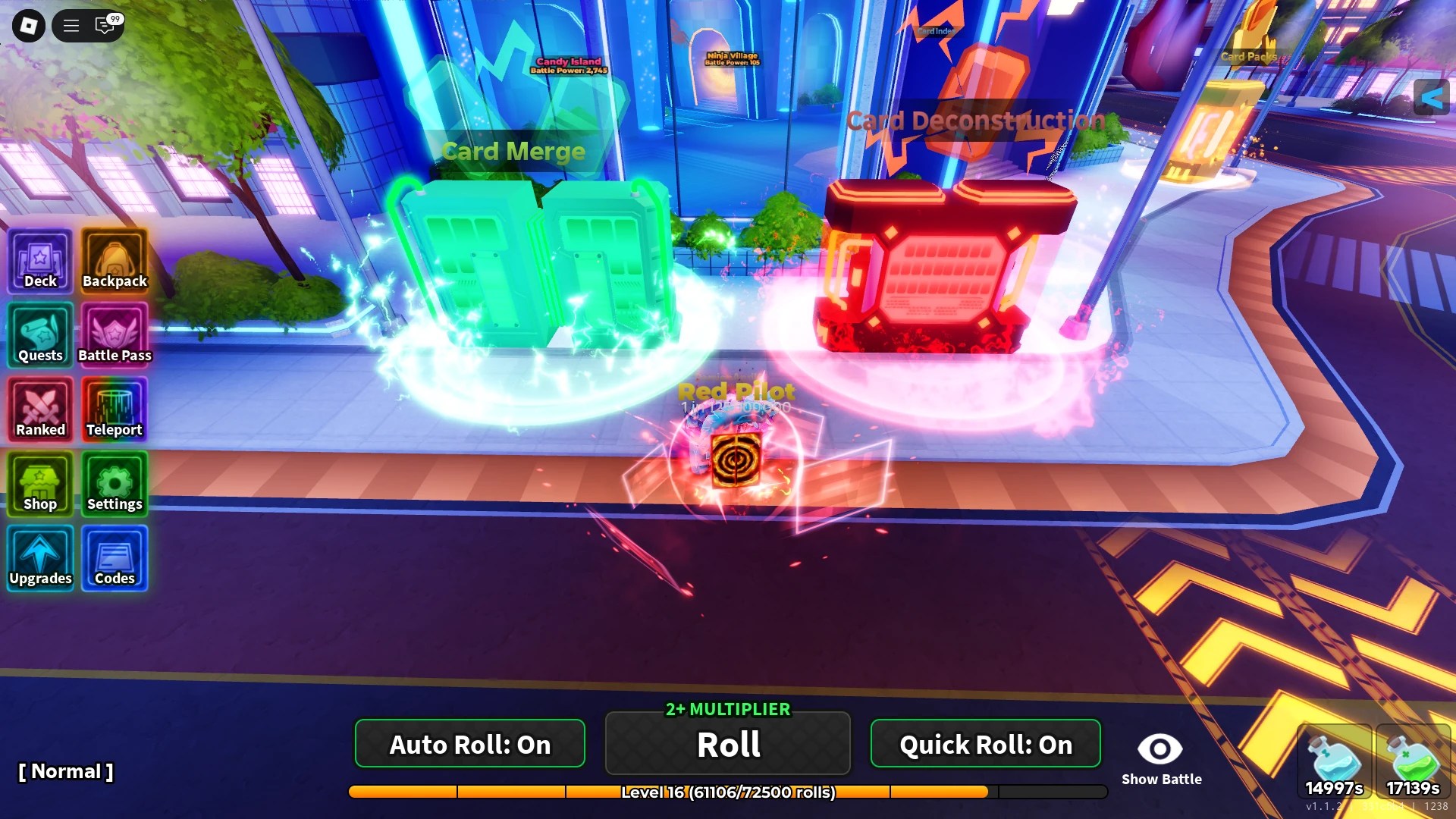The height and width of the screenshot is (819, 1456).
Task: Click the [ Normal ] mode label
Action: coord(67,771)
